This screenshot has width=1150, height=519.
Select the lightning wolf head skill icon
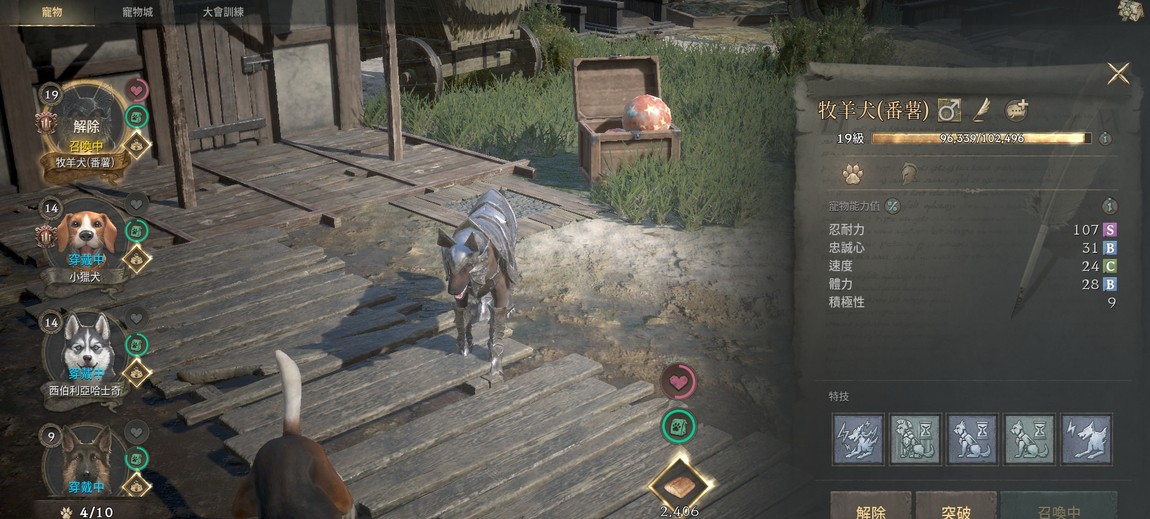click(1086, 439)
